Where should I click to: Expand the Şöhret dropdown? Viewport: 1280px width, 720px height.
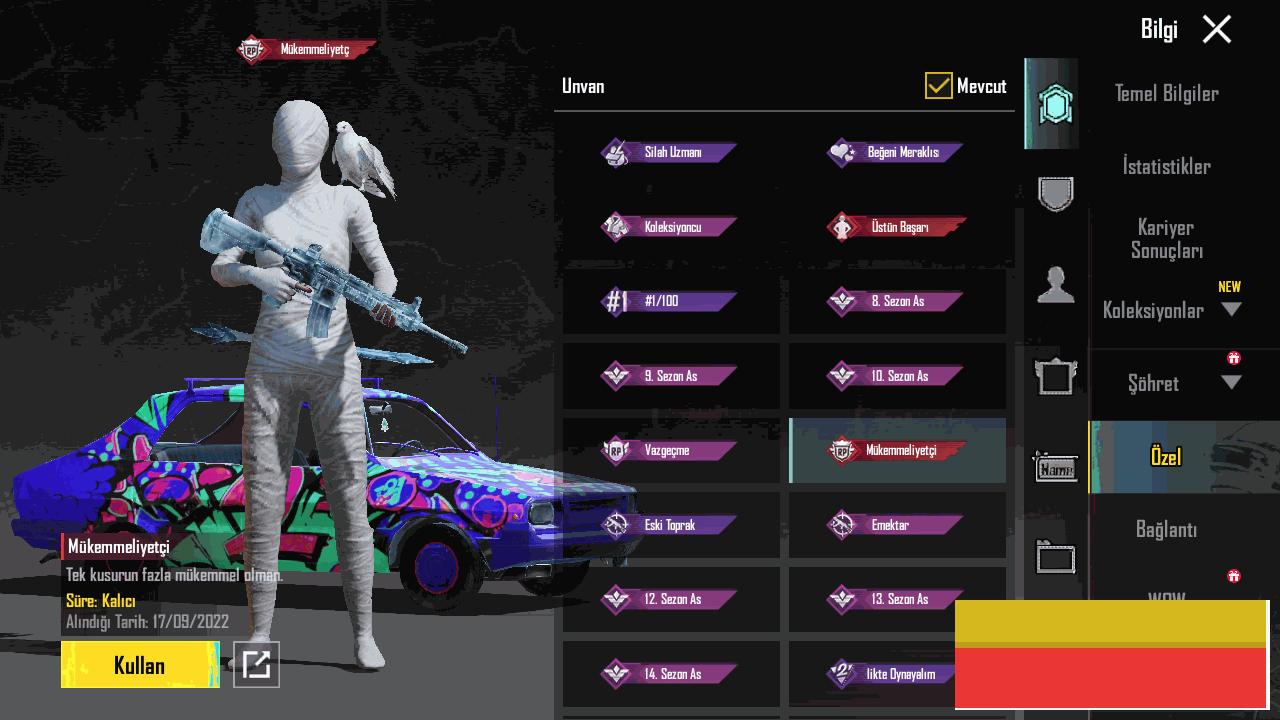[1231, 383]
